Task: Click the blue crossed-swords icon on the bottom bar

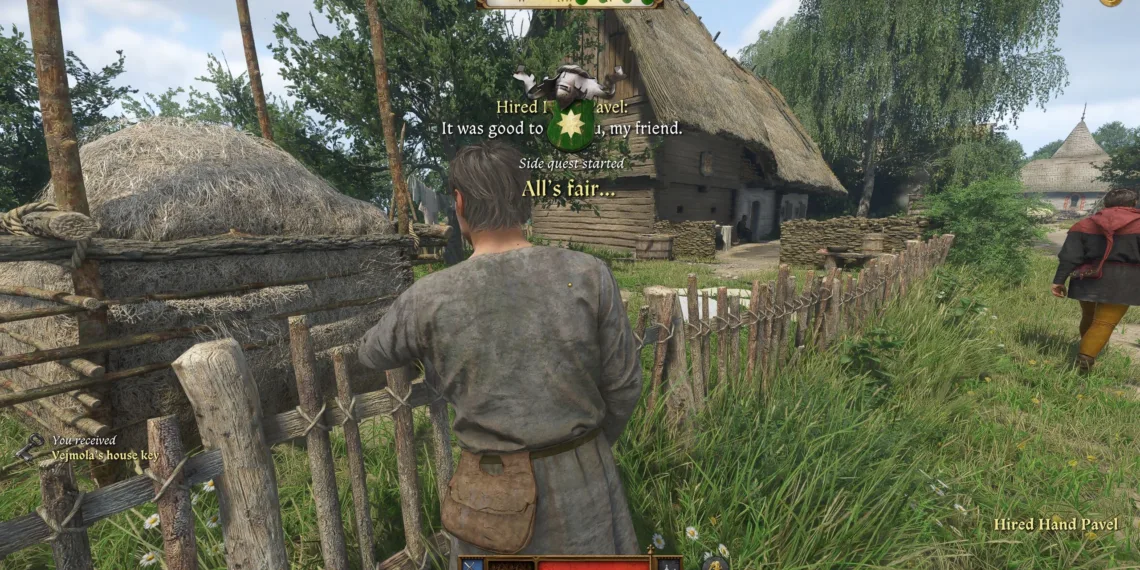Action: (472, 564)
